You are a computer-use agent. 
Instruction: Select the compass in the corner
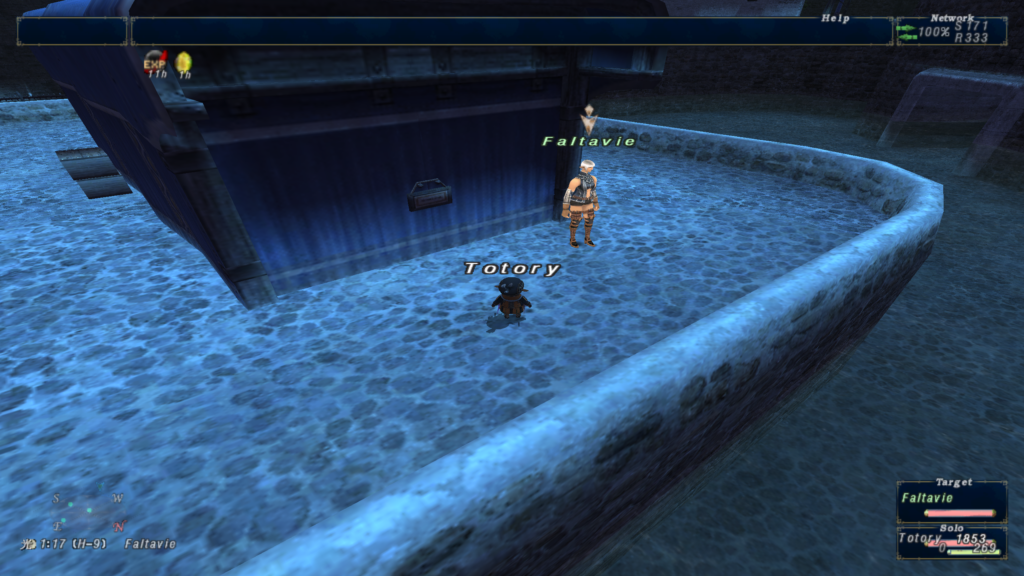point(89,510)
